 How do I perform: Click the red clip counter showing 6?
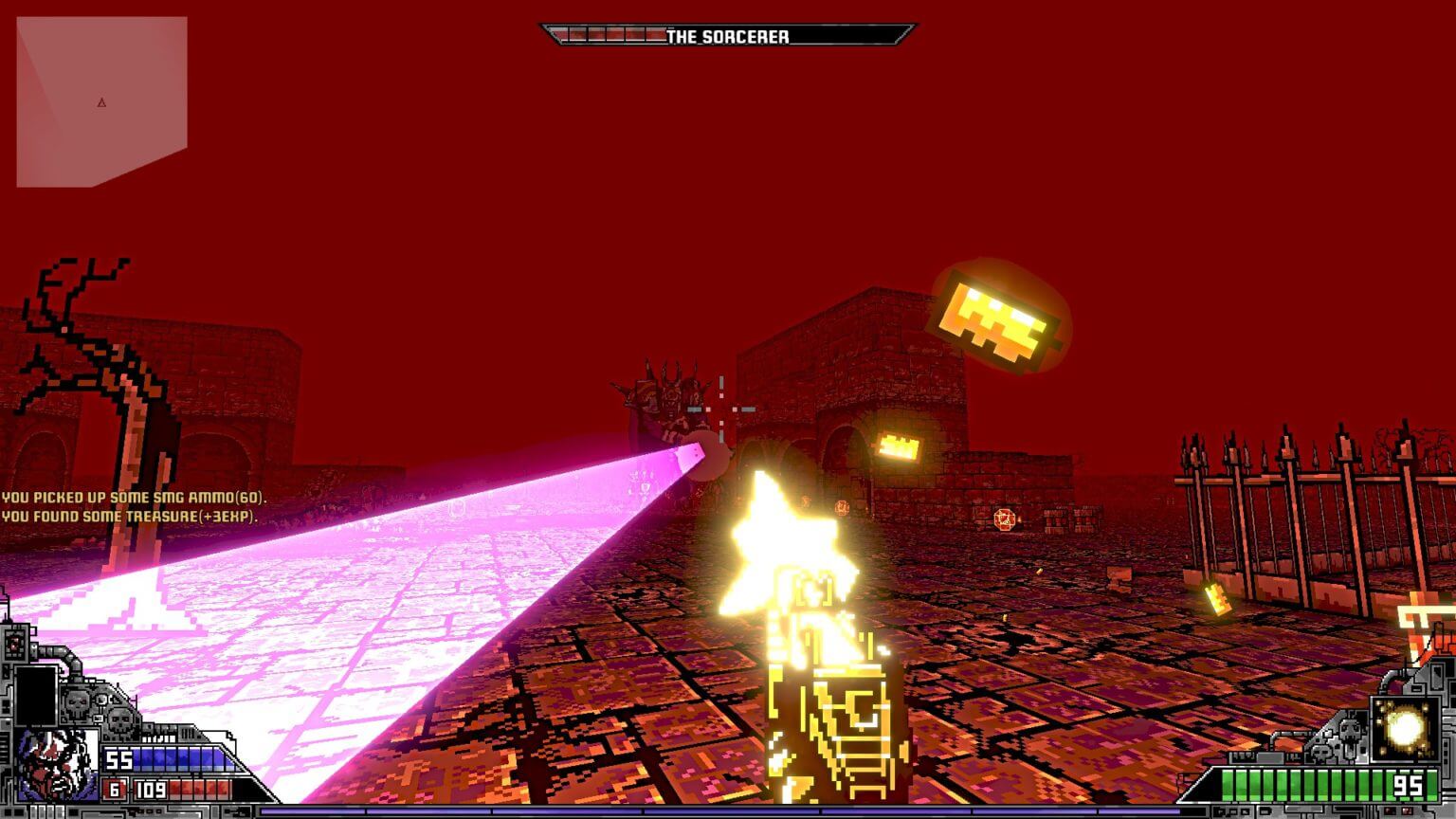116,789
